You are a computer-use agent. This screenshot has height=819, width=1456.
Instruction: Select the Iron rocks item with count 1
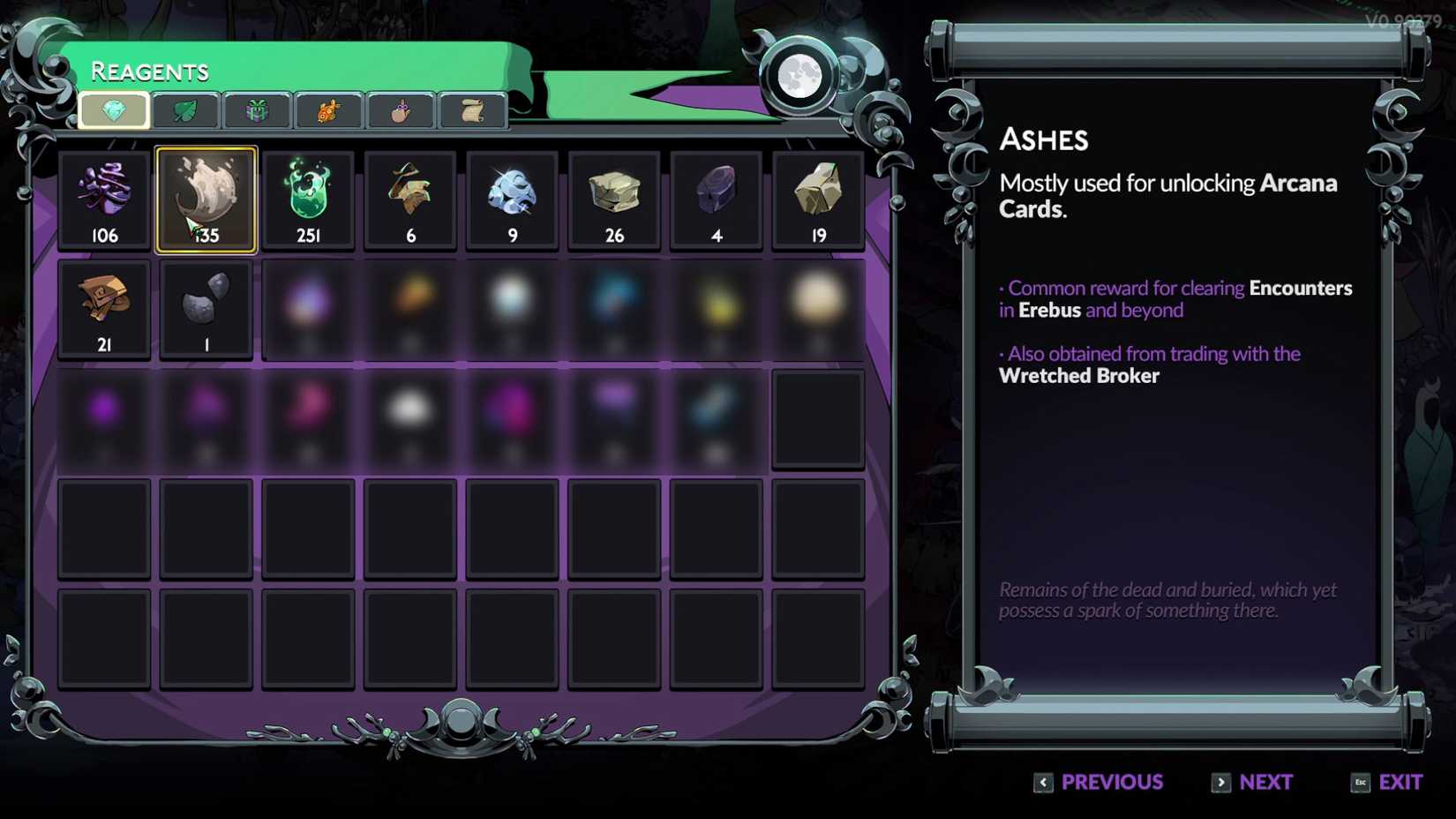point(206,308)
